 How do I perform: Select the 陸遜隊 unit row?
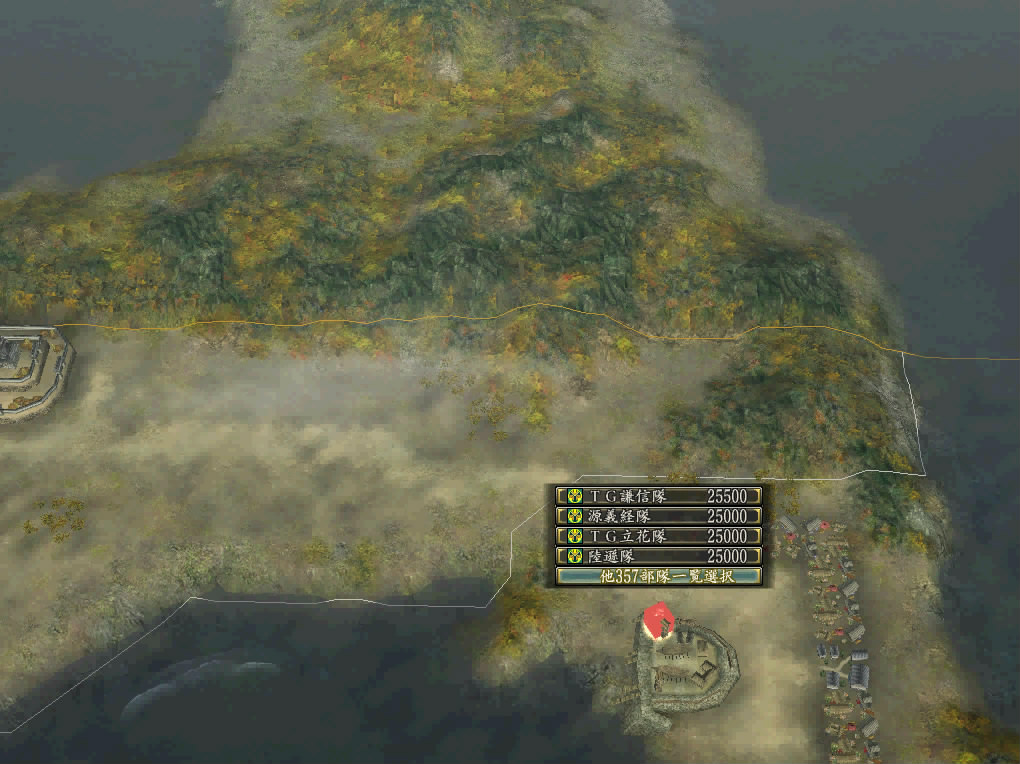click(x=659, y=556)
